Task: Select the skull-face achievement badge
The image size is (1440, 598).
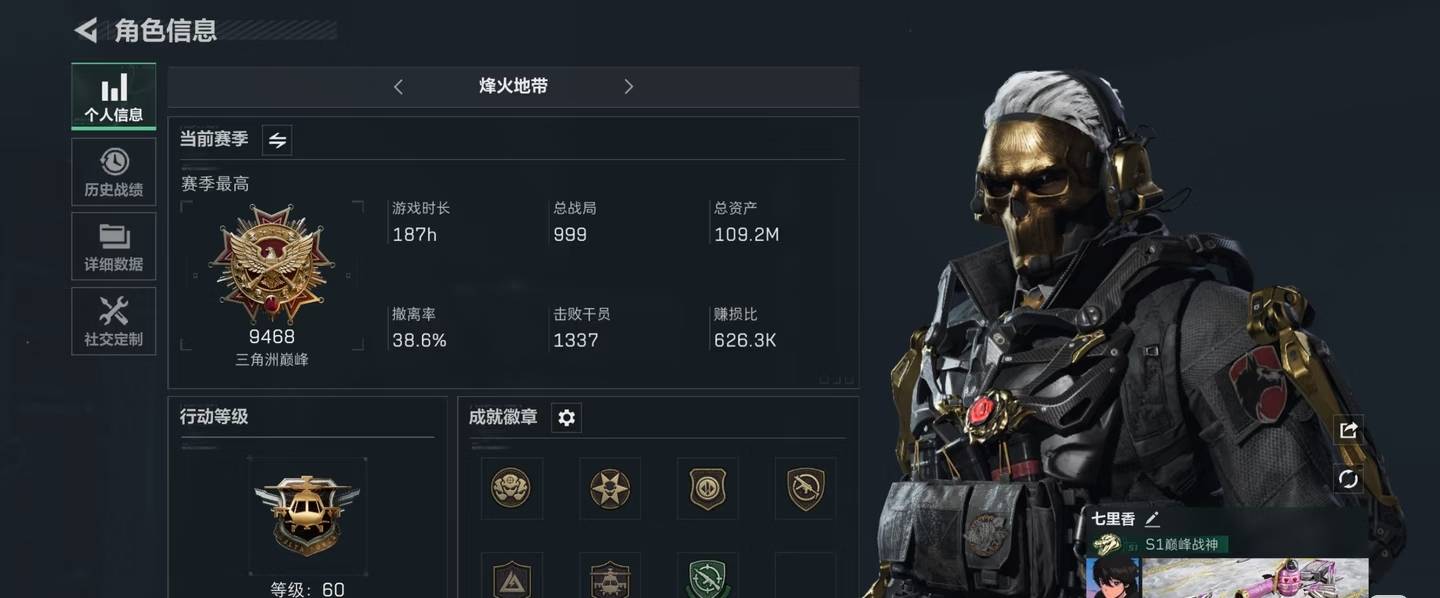Action: 511,488
